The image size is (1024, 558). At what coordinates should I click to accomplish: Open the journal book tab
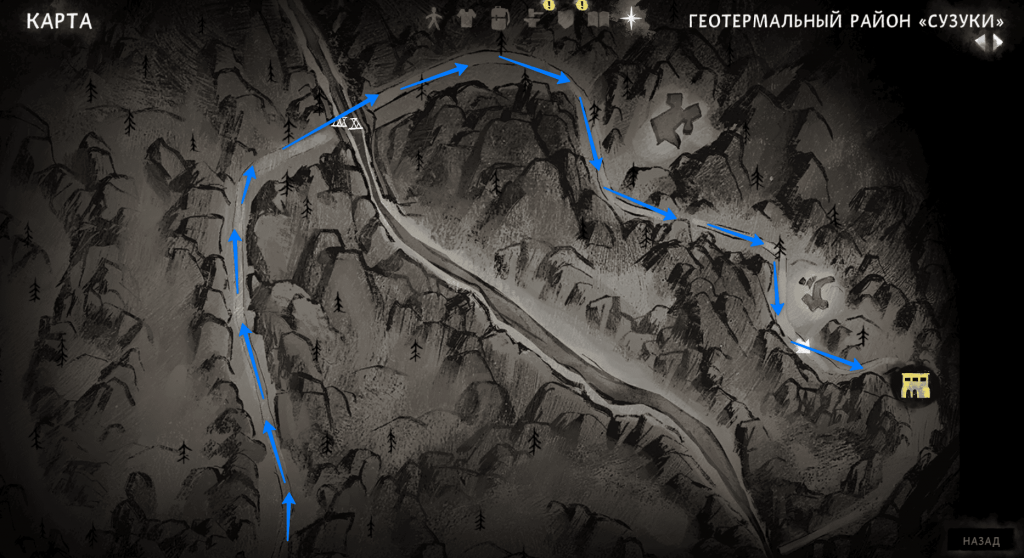pyautogui.click(x=598, y=19)
